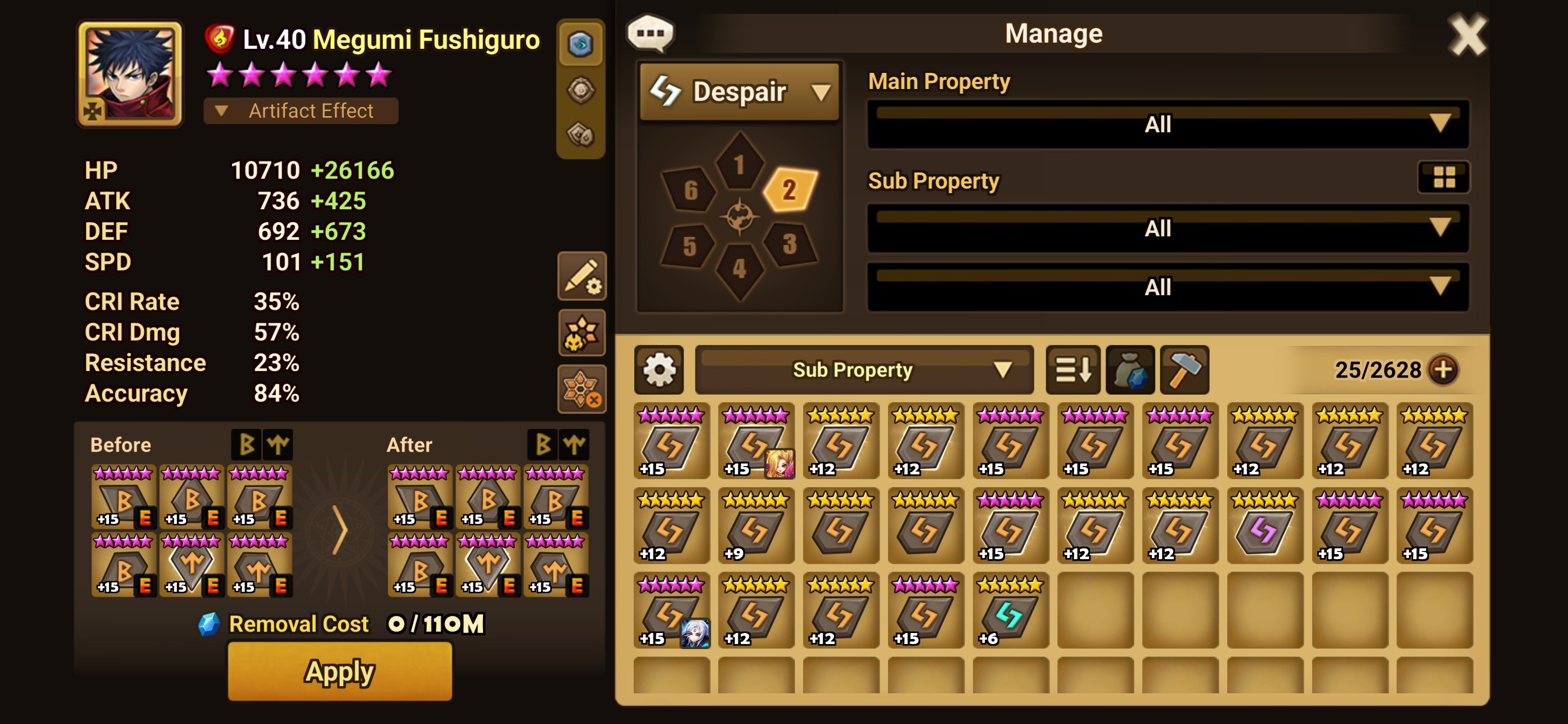
Task: Open the pencil edit preset button
Action: [x=581, y=277]
